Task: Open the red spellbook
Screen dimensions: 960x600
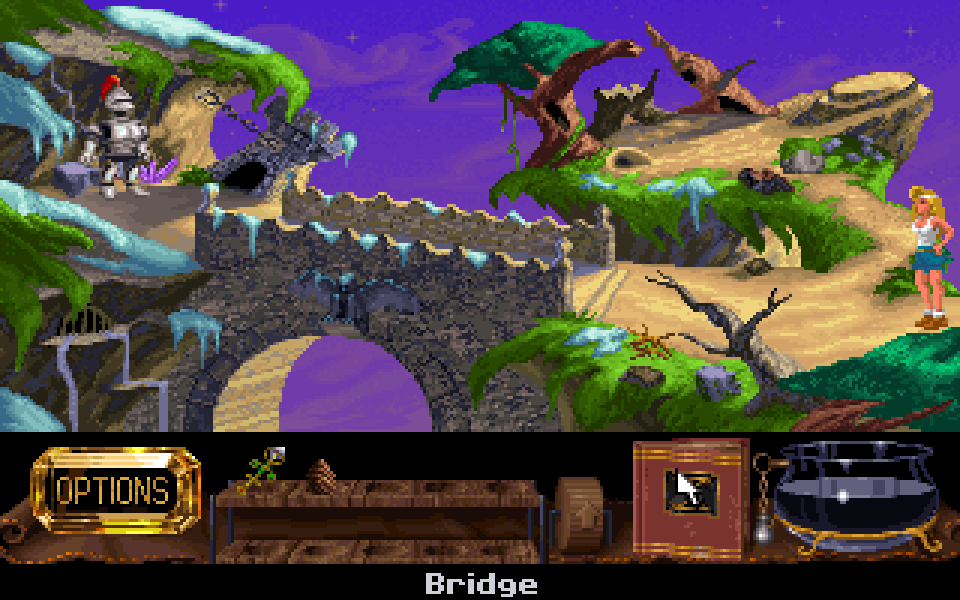Action: [691, 497]
